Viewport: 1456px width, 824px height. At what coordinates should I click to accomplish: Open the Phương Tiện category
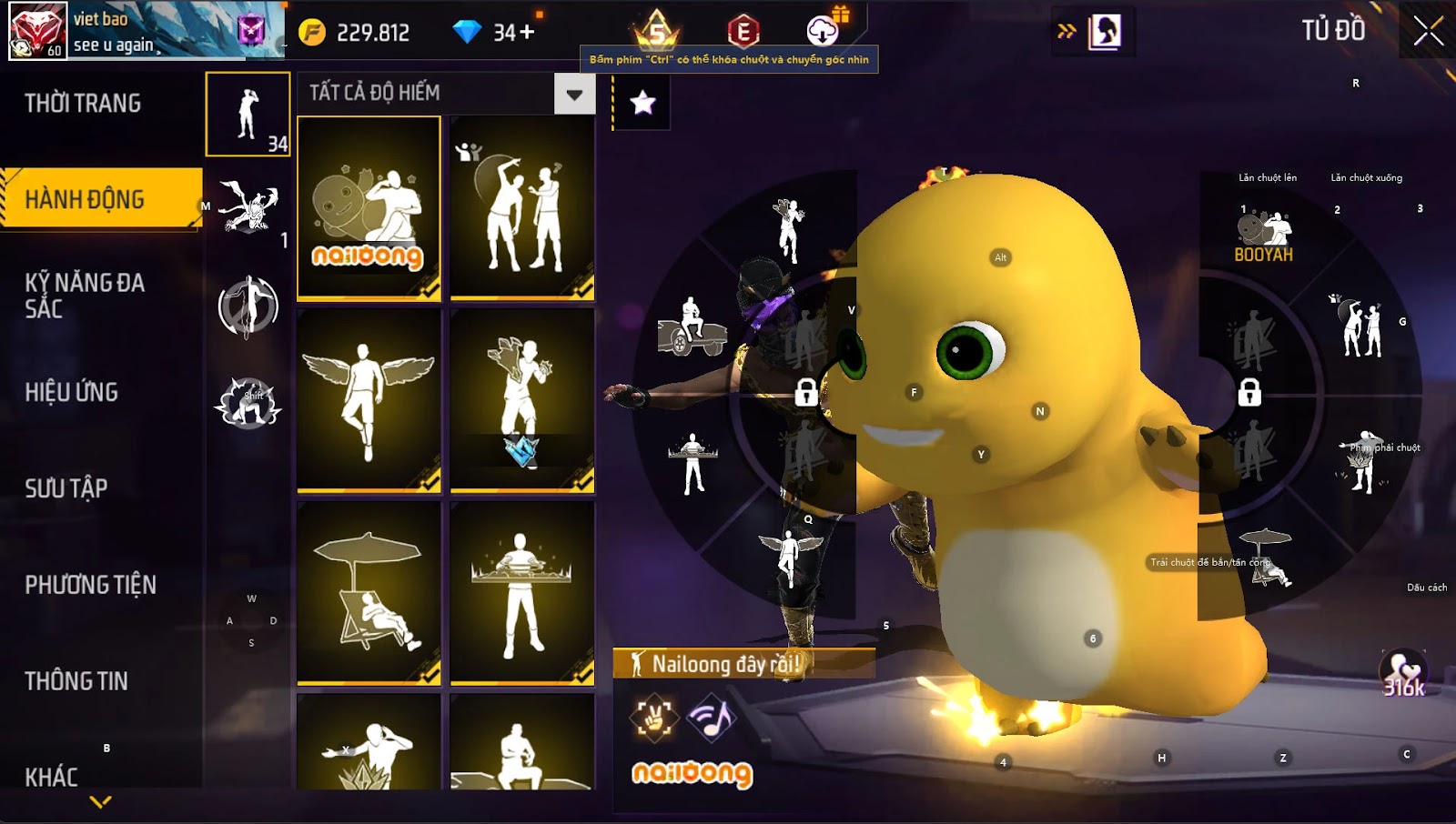[x=90, y=585]
